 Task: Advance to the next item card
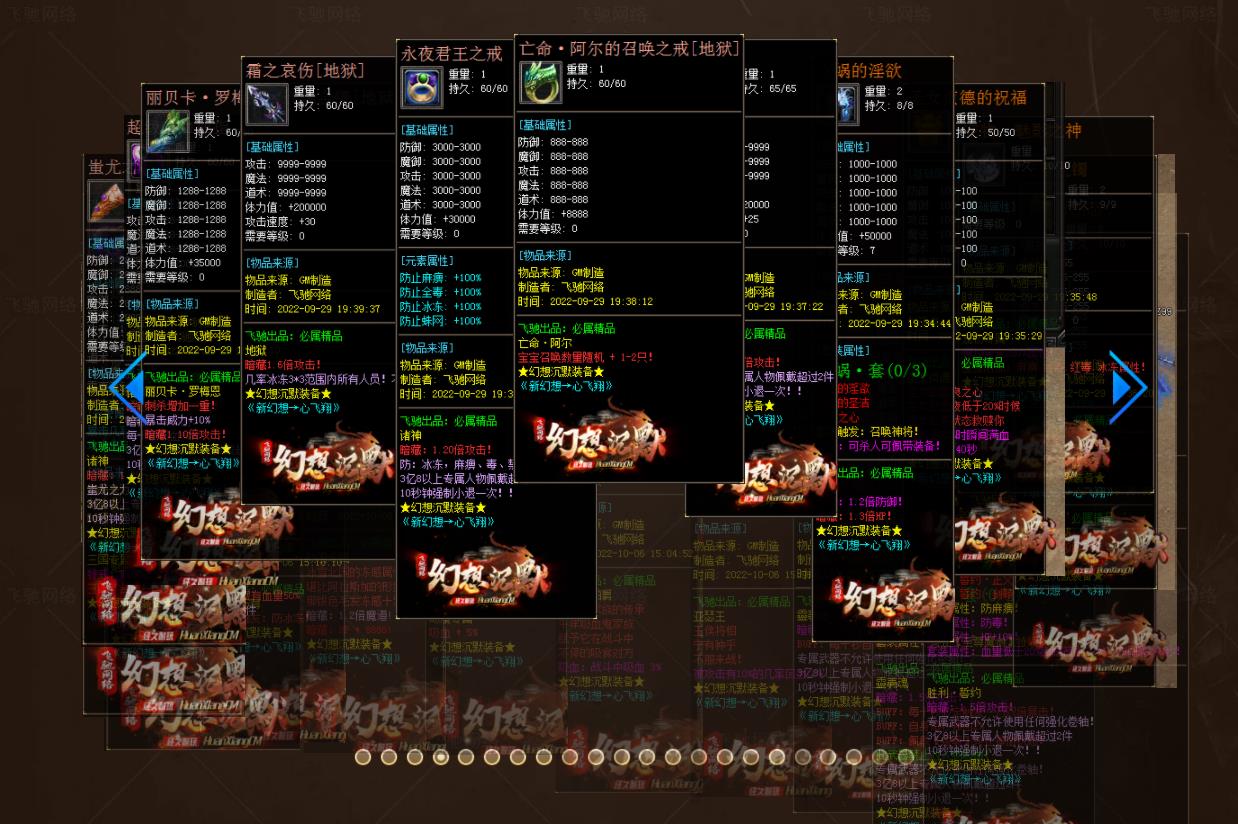[x=1128, y=387]
